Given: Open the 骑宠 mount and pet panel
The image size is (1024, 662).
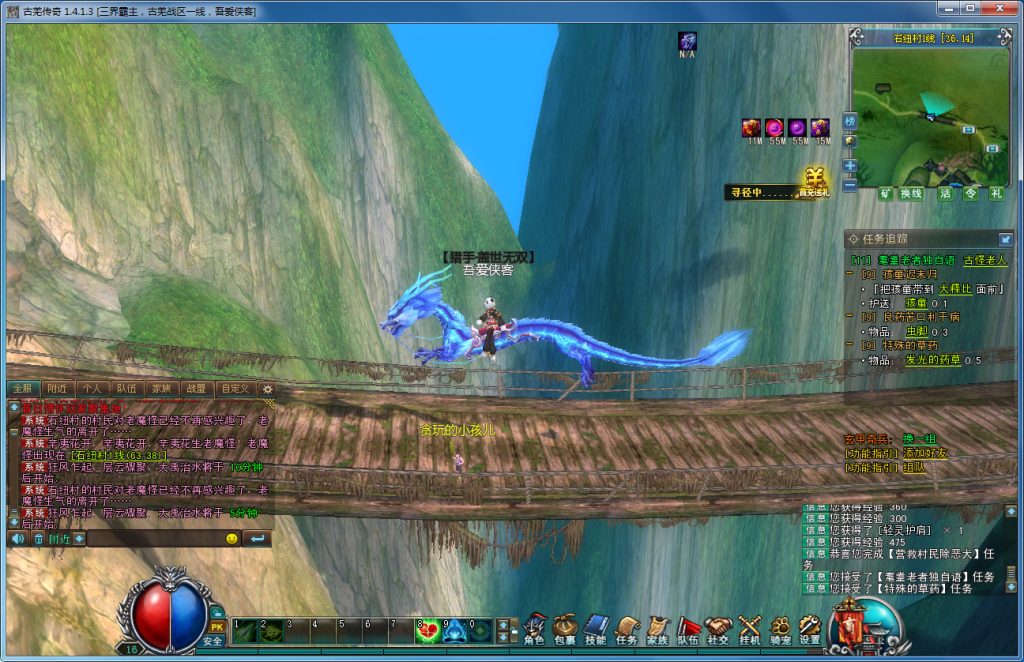Looking at the screenshot, I should (780, 627).
